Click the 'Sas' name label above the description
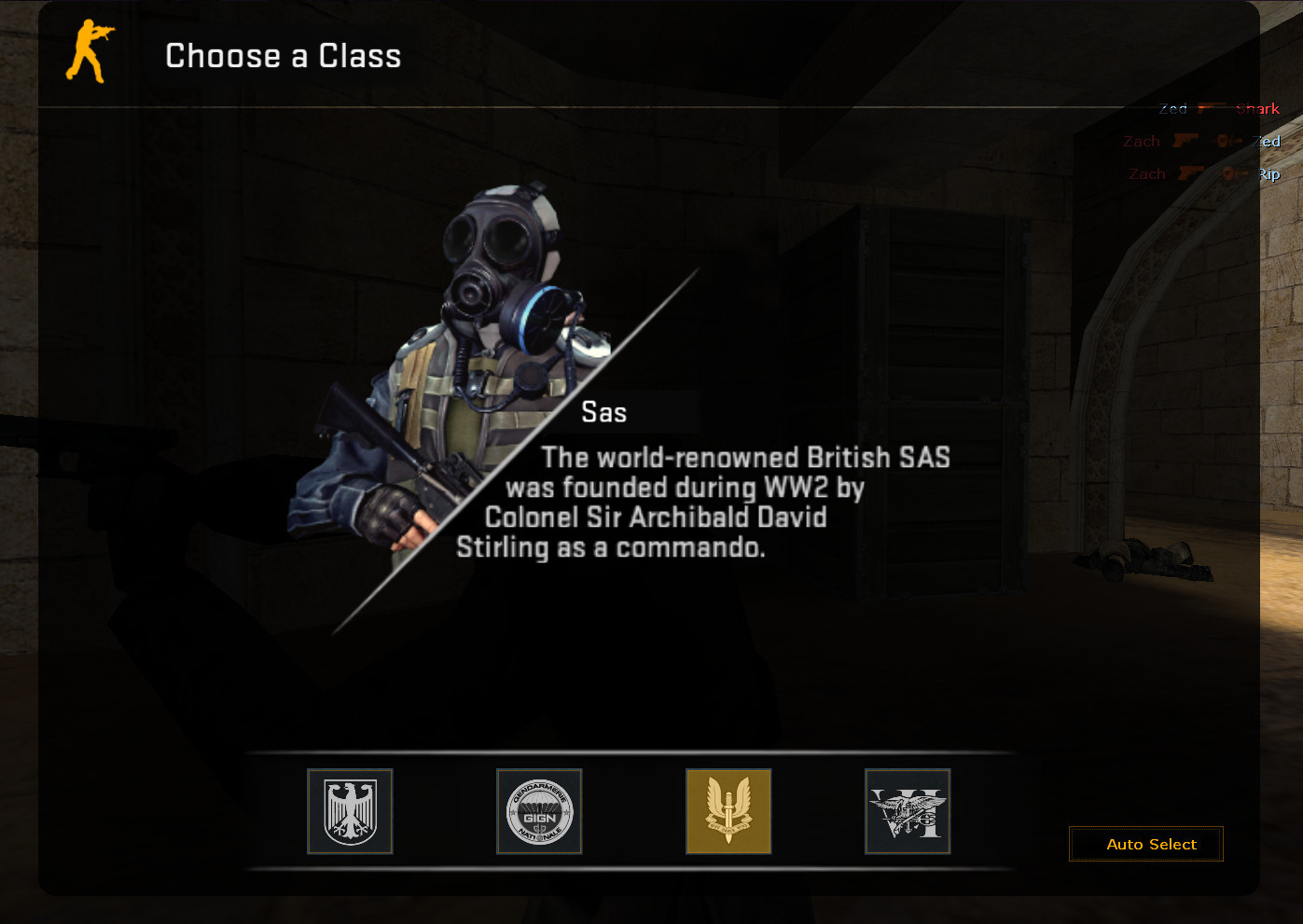Image resolution: width=1303 pixels, height=924 pixels. tap(606, 411)
